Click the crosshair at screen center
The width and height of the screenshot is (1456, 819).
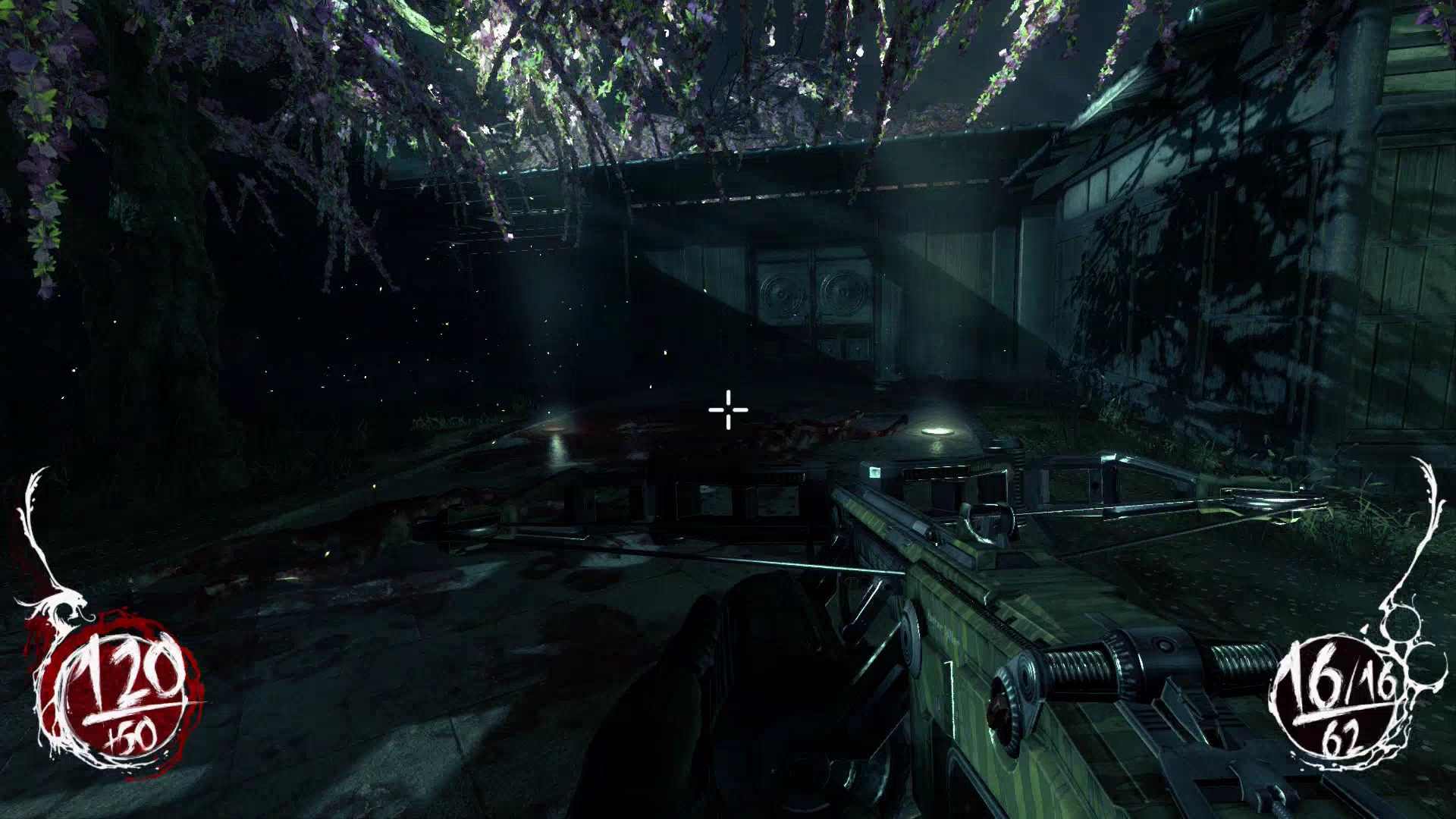(726, 409)
